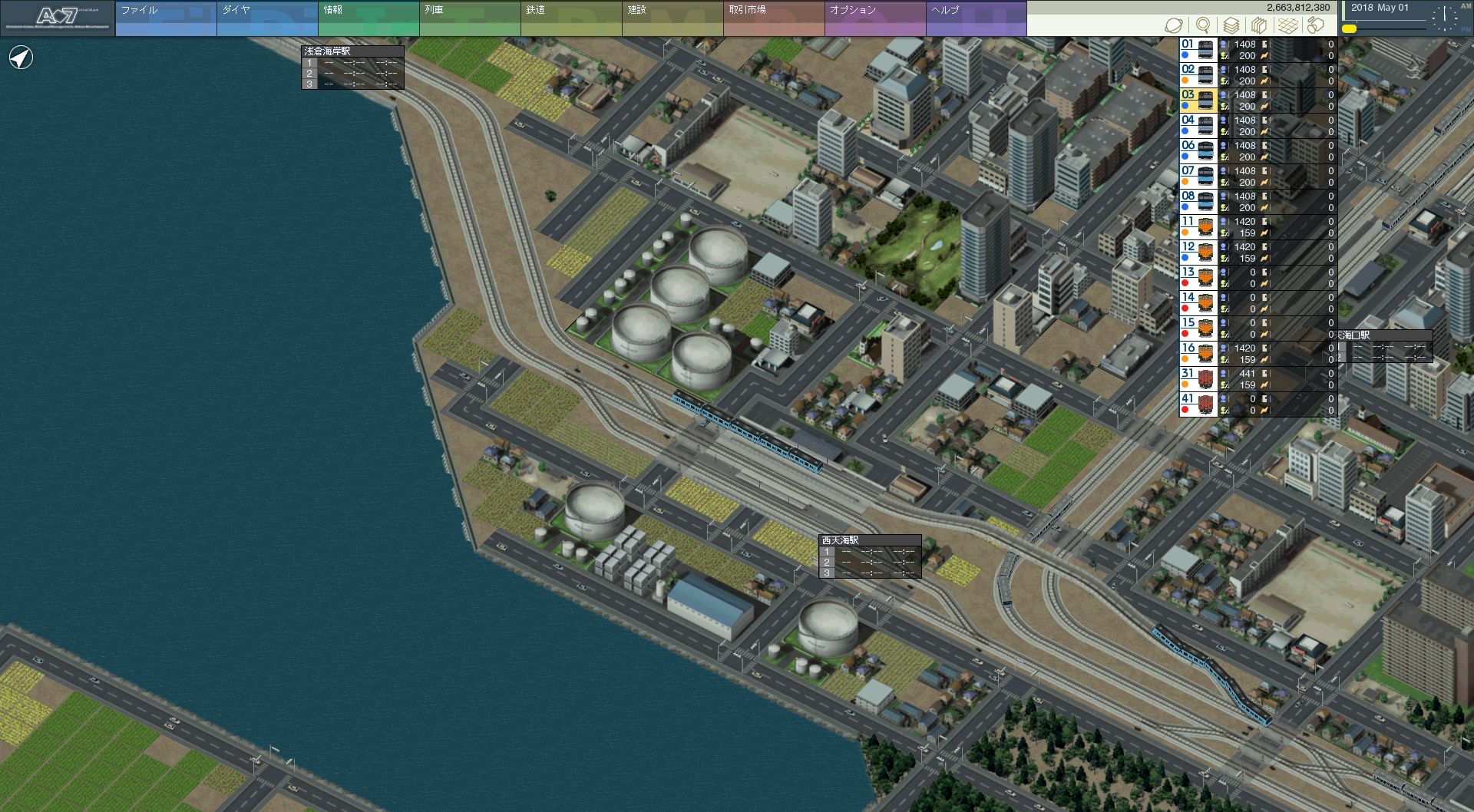Open the 取引市場 (Trading Market) menu
This screenshot has width=1474, height=812.
773,18
